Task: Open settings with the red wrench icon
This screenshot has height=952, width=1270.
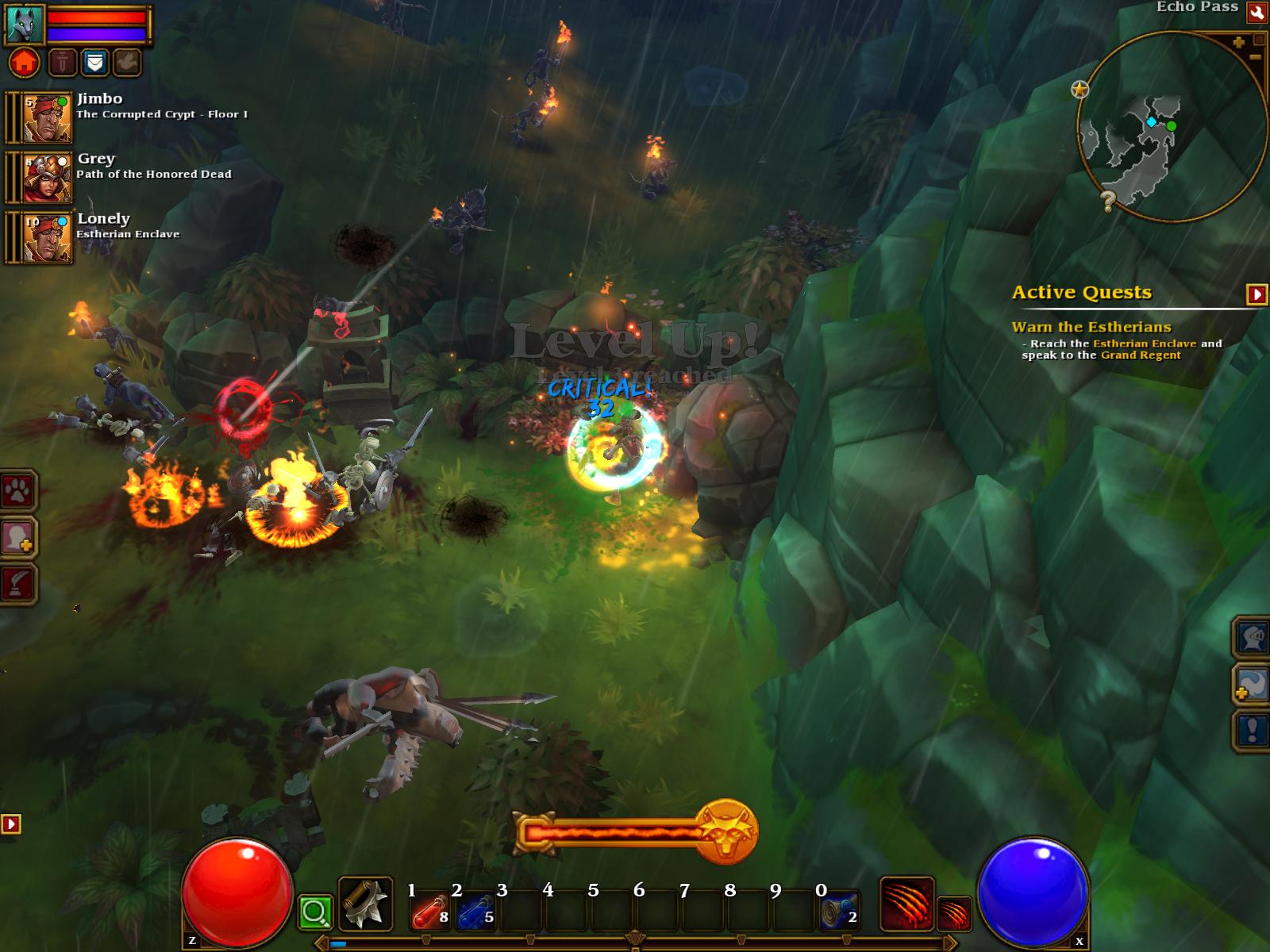Action: tap(1257, 12)
